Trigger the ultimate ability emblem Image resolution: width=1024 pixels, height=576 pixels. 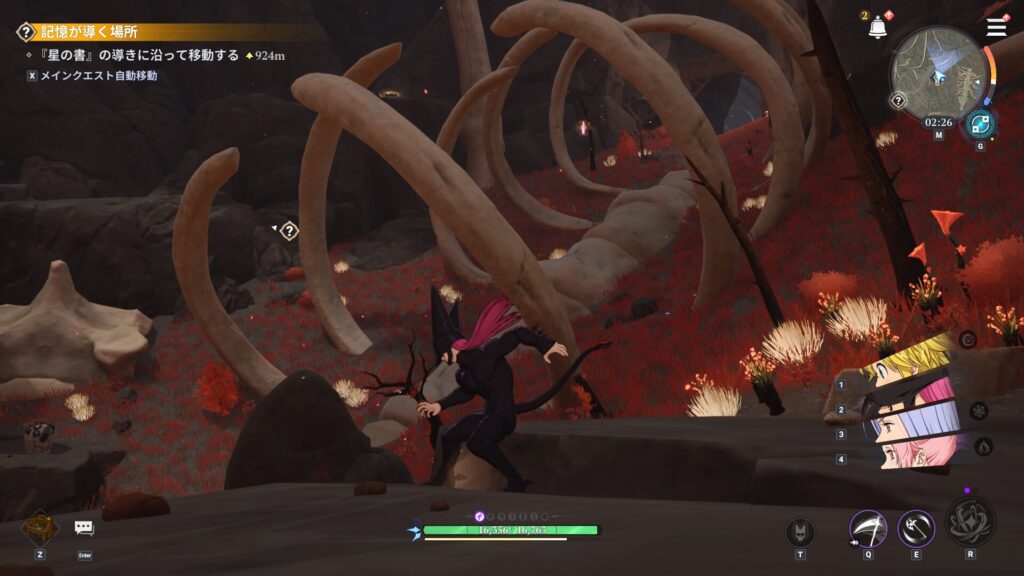click(969, 521)
